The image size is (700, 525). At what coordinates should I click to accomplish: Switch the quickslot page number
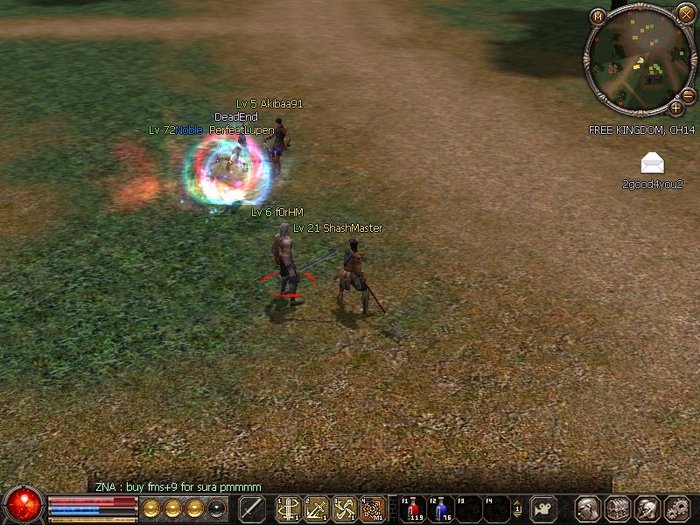coord(518,509)
